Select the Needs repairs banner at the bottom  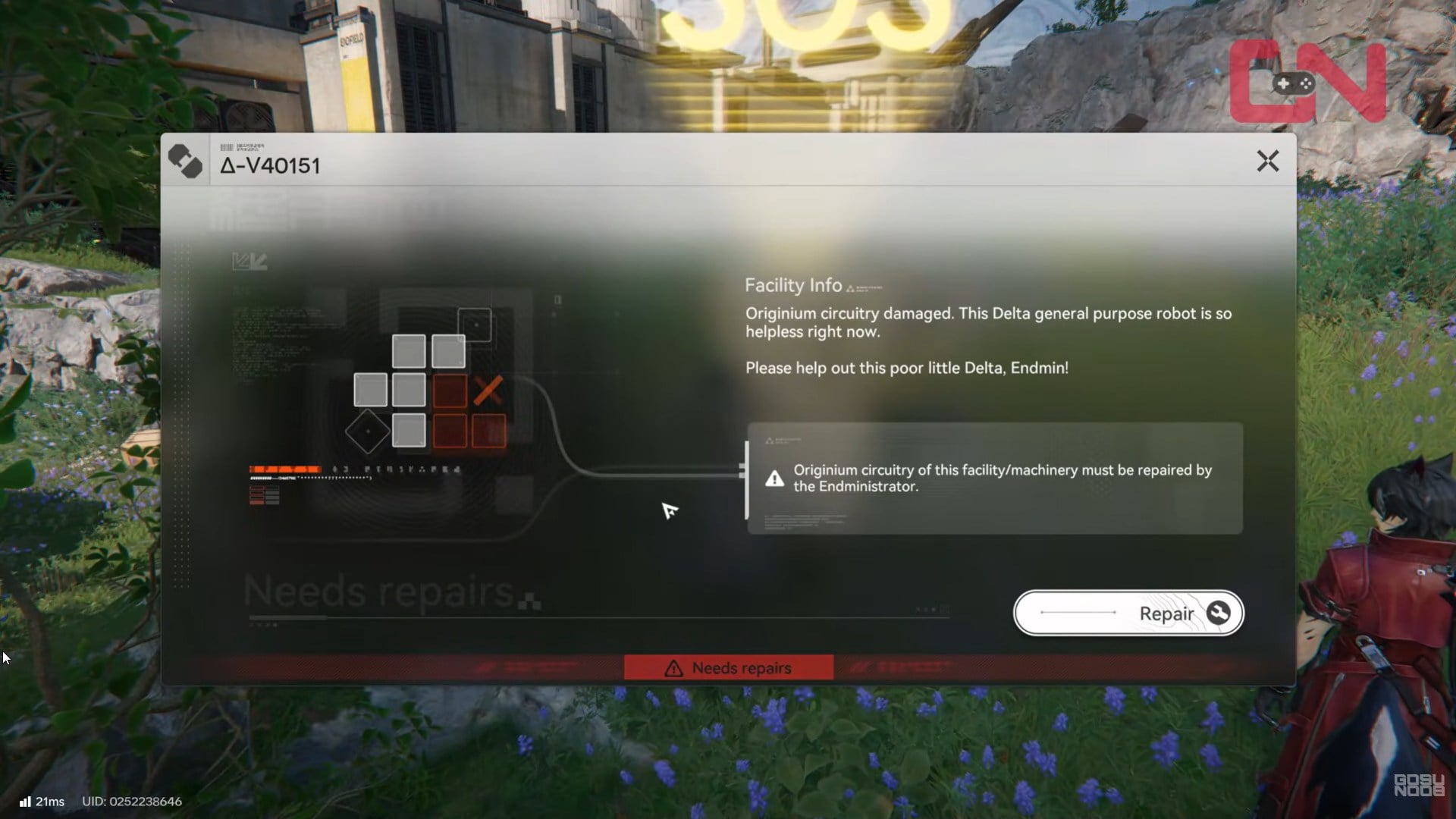click(x=729, y=667)
